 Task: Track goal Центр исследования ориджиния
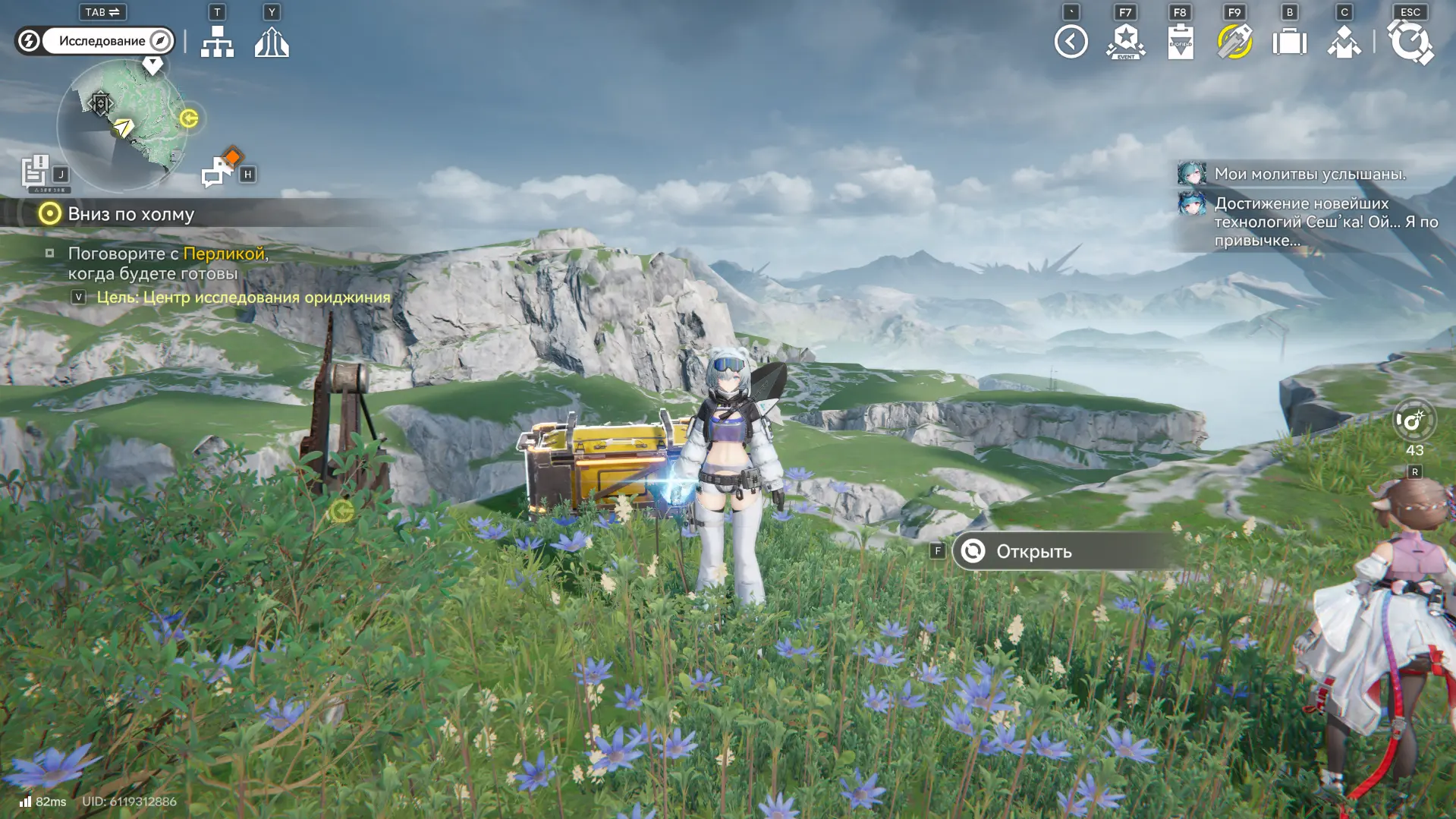pos(243,298)
